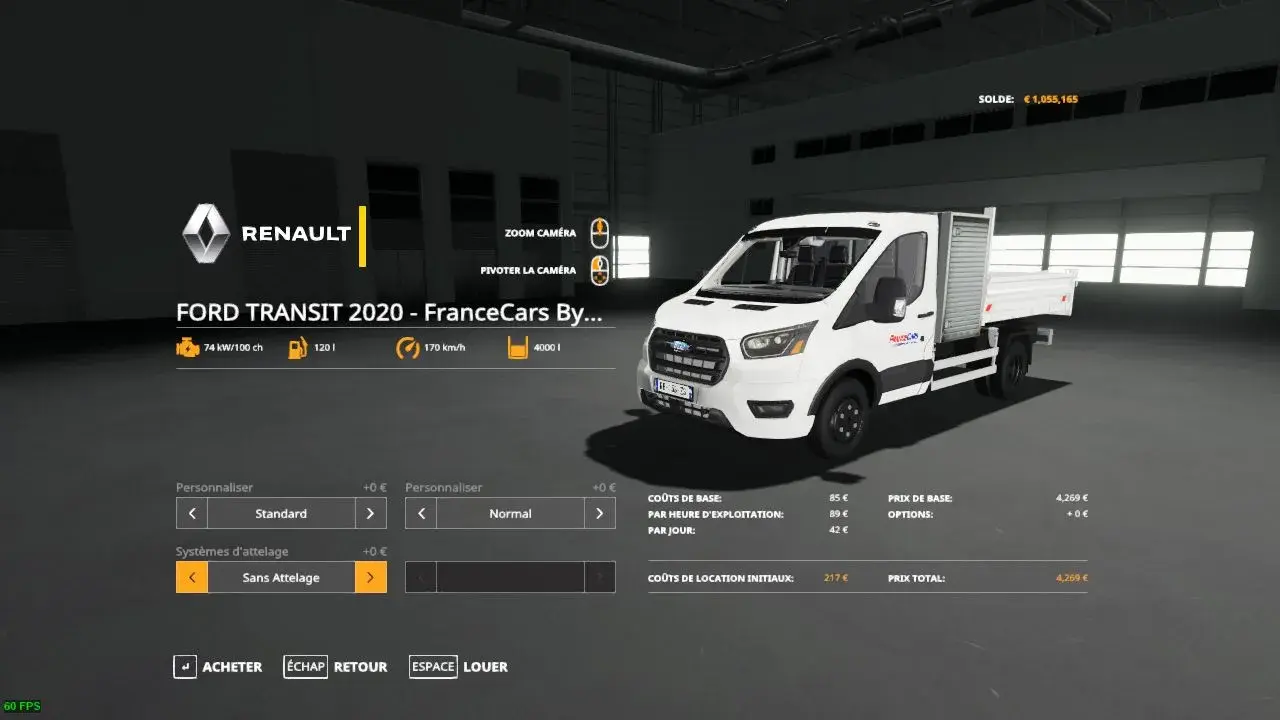Advance the Normal option with its right arrow
This screenshot has height=720, width=1280.
(599, 514)
